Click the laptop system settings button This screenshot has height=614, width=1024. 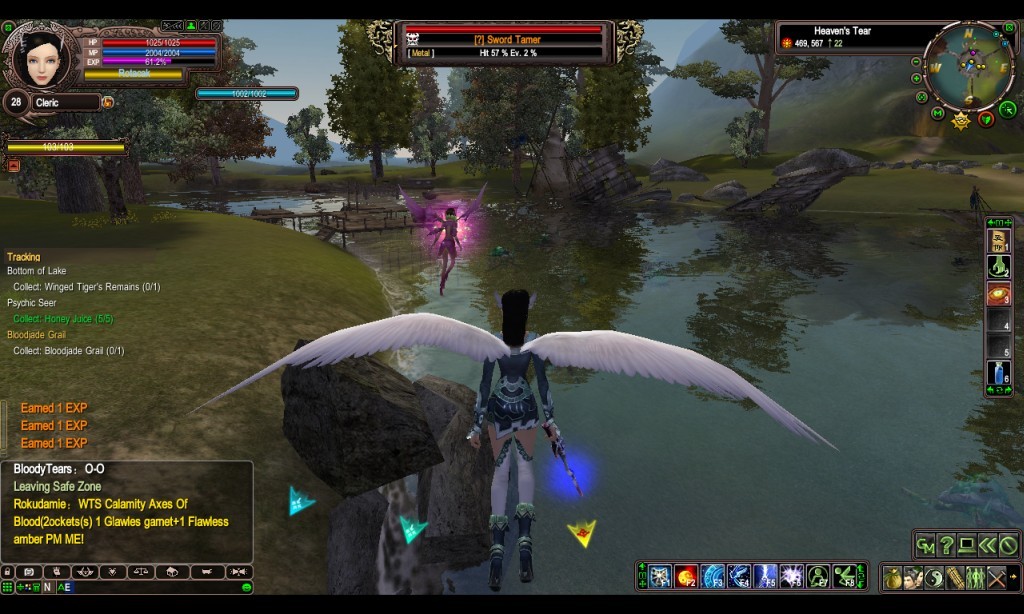click(x=967, y=545)
